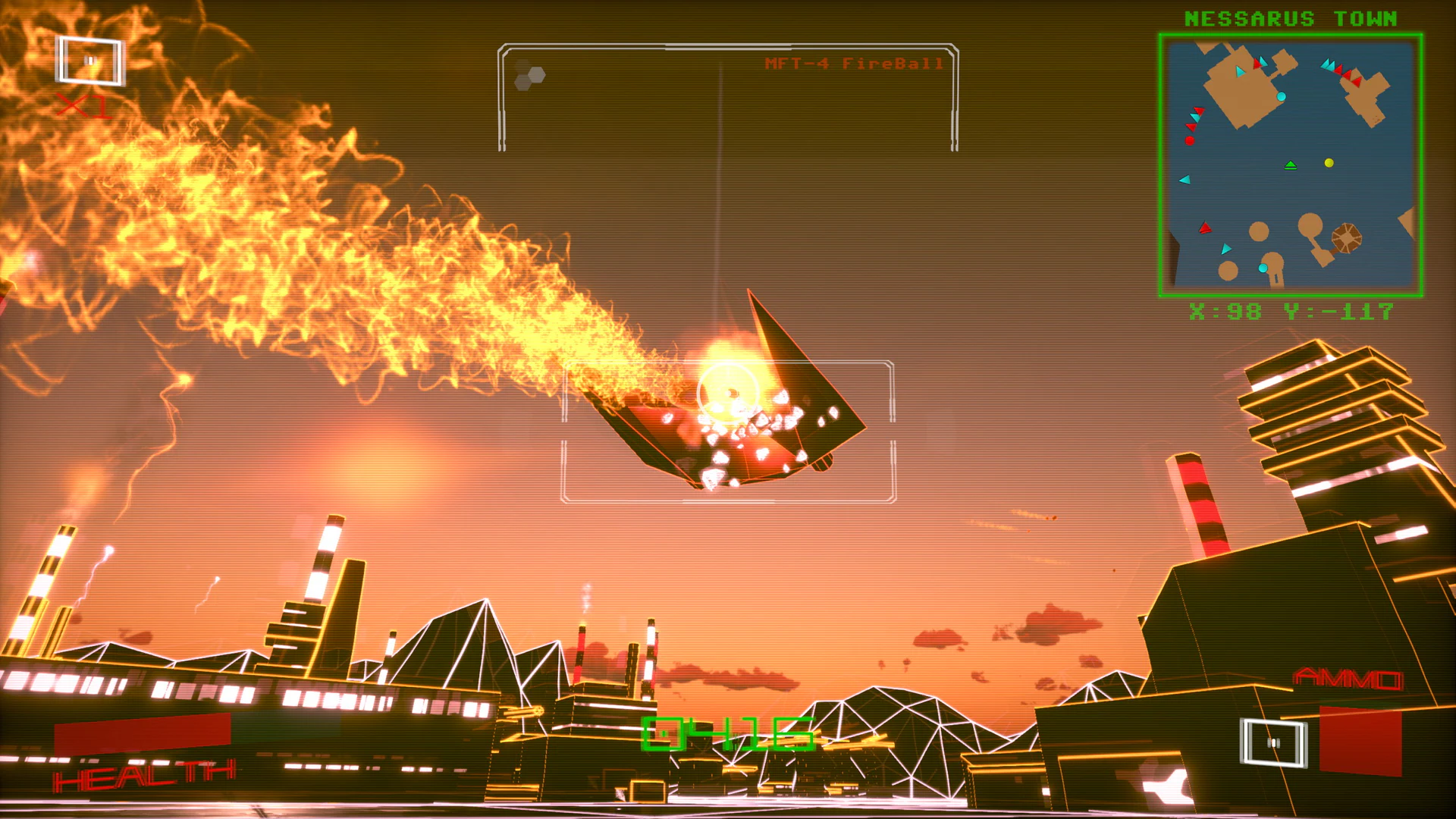Image resolution: width=1456 pixels, height=819 pixels.
Task: Click the ammo clip icon near AMMO bar
Action: tap(1275, 741)
